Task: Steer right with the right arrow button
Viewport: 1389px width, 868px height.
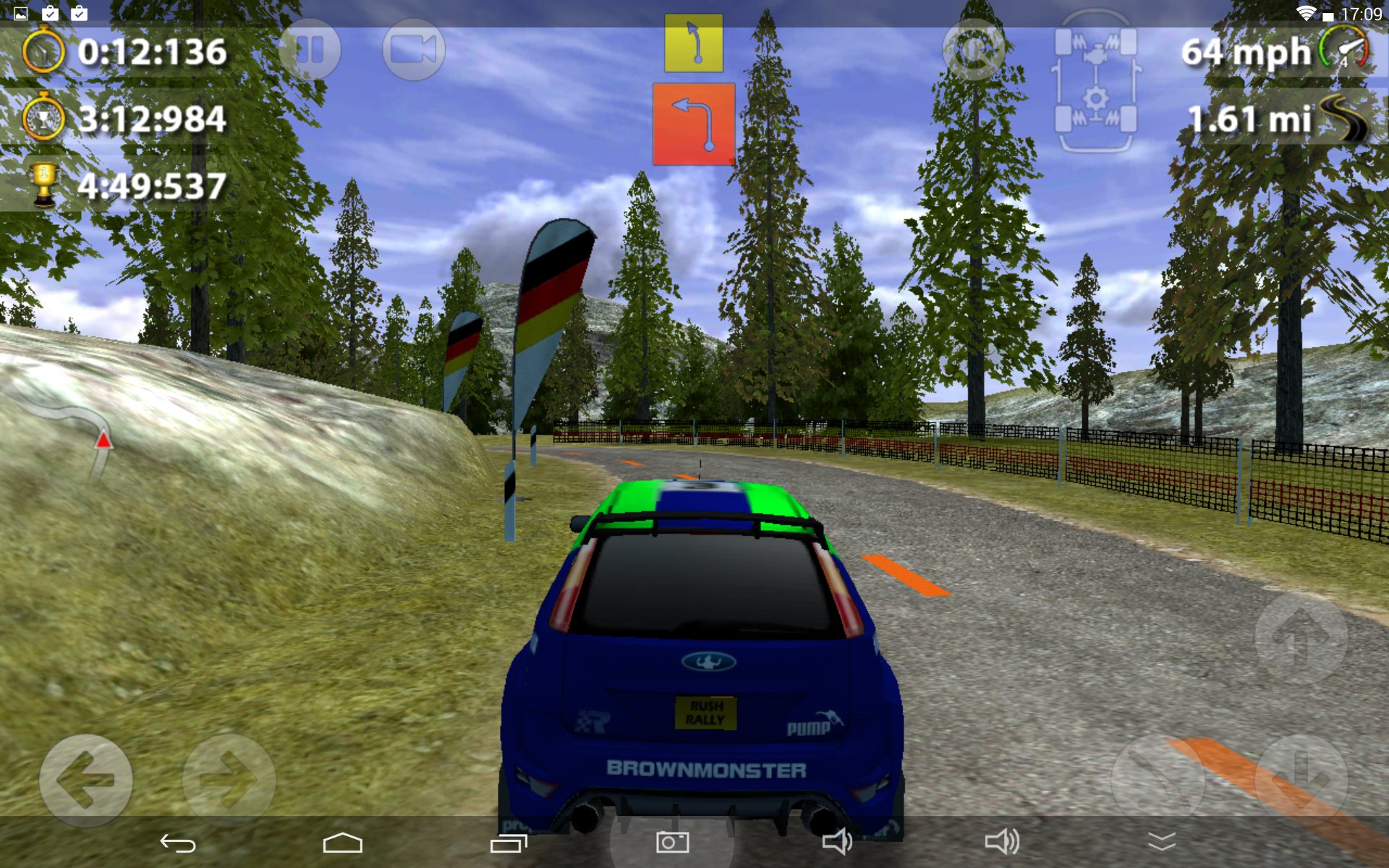Action: pyautogui.click(x=229, y=780)
